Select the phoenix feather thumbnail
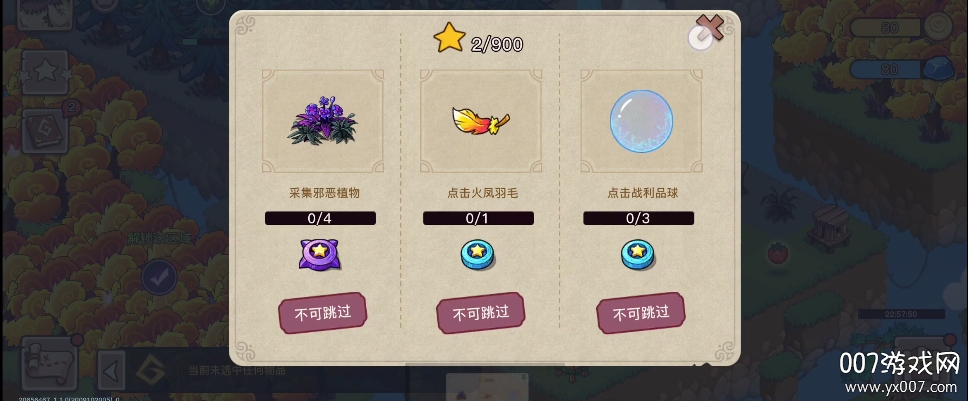 pos(480,120)
